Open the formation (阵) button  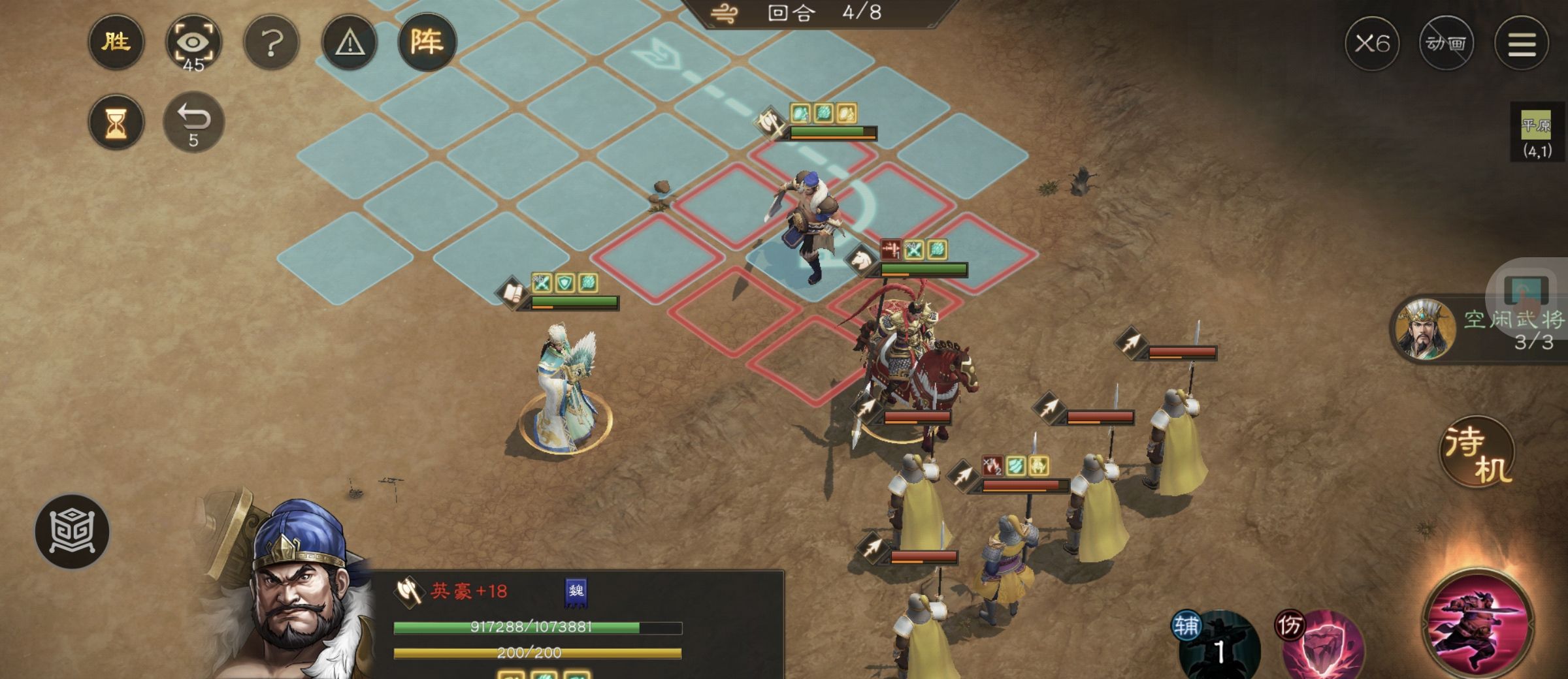point(427,42)
